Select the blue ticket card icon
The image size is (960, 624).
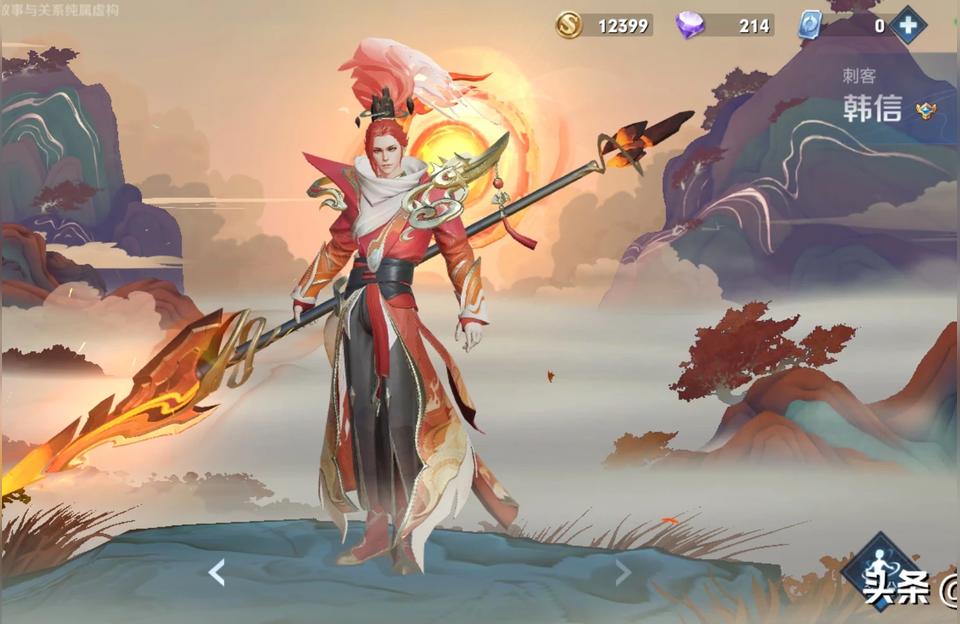[809, 25]
